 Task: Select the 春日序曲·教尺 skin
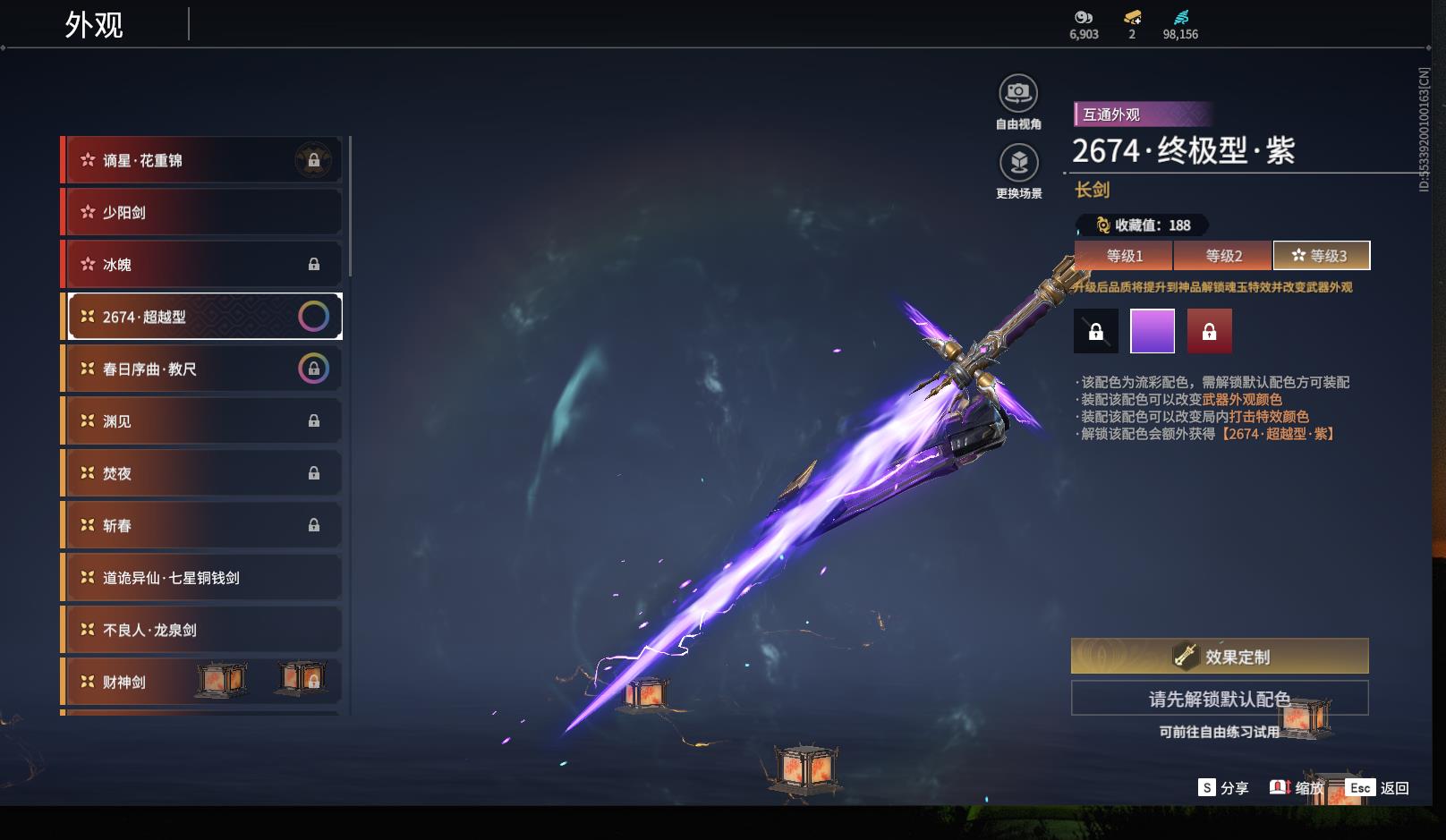click(203, 369)
